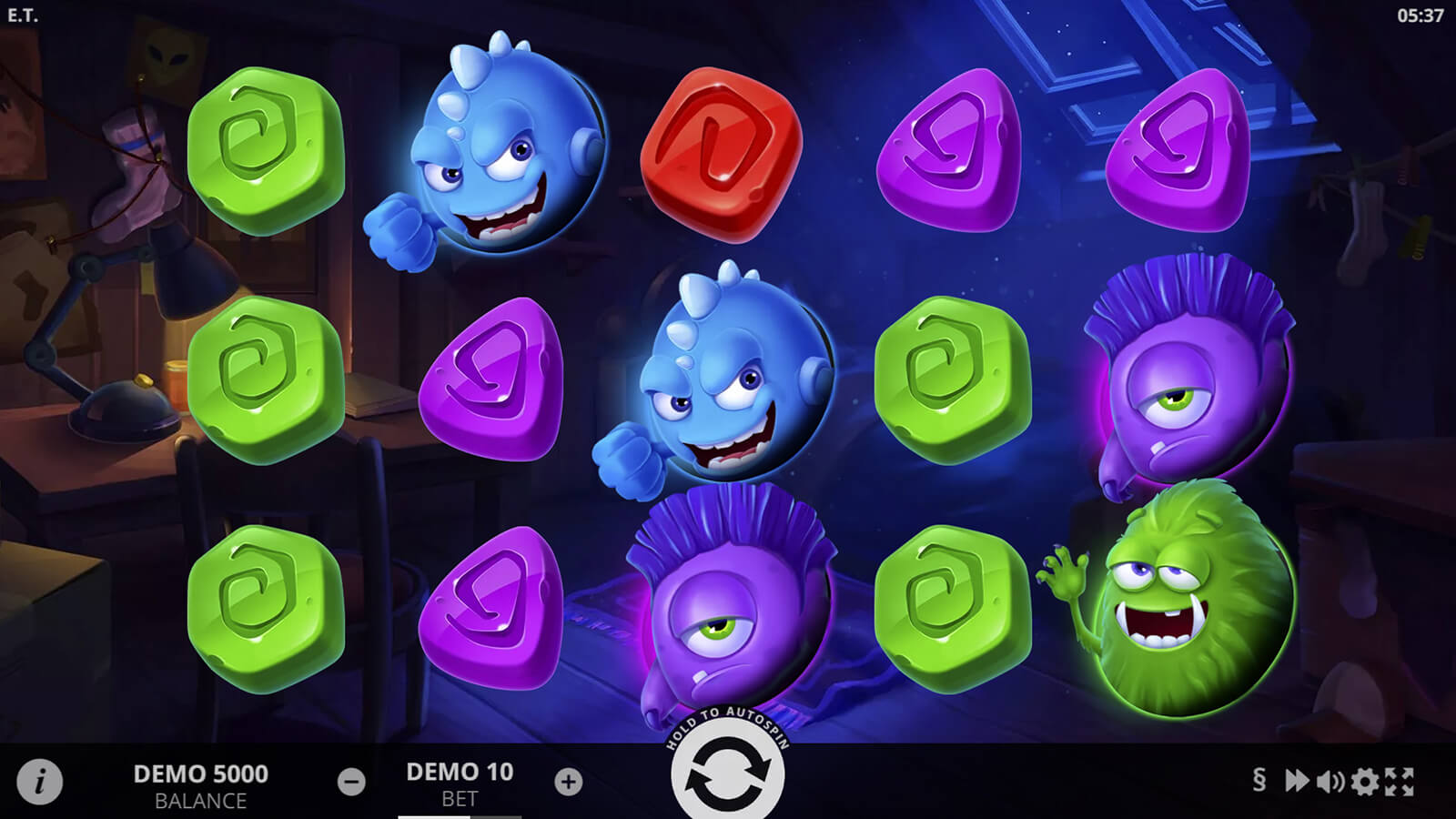The width and height of the screenshot is (1456, 819).
Task: Open the info paytable button
Action: tap(39, 781)
